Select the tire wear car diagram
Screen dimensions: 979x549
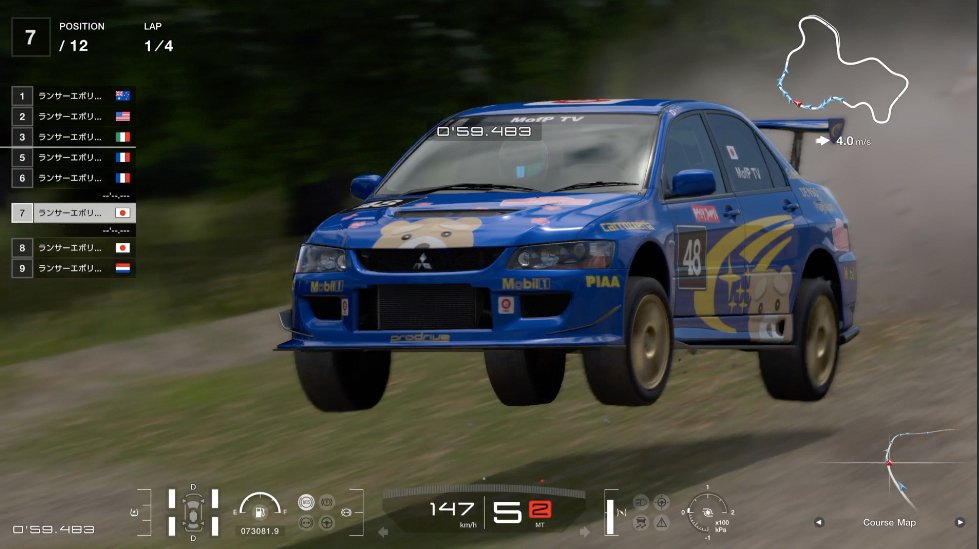pyautogui.click(x=192, y=510)
